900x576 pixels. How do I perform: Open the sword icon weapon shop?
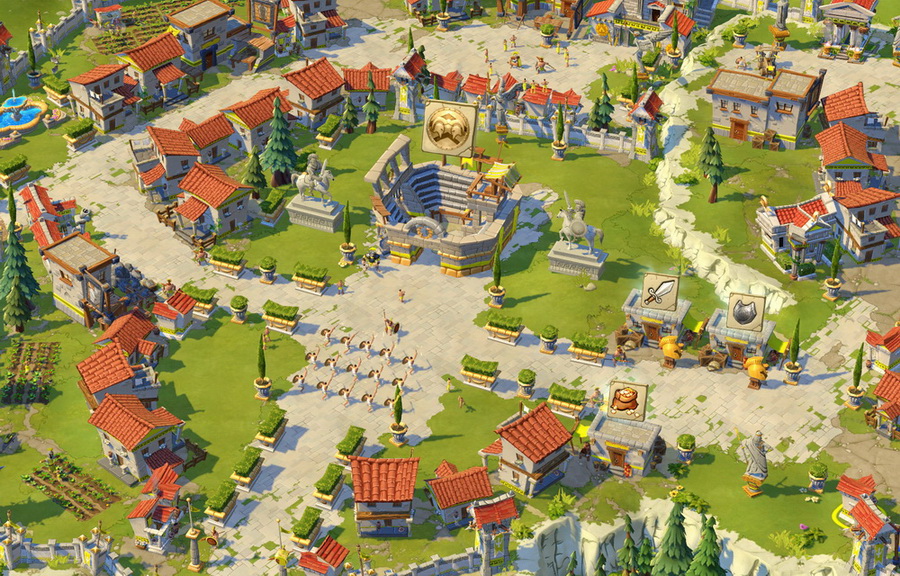click(x=660, y=292)
